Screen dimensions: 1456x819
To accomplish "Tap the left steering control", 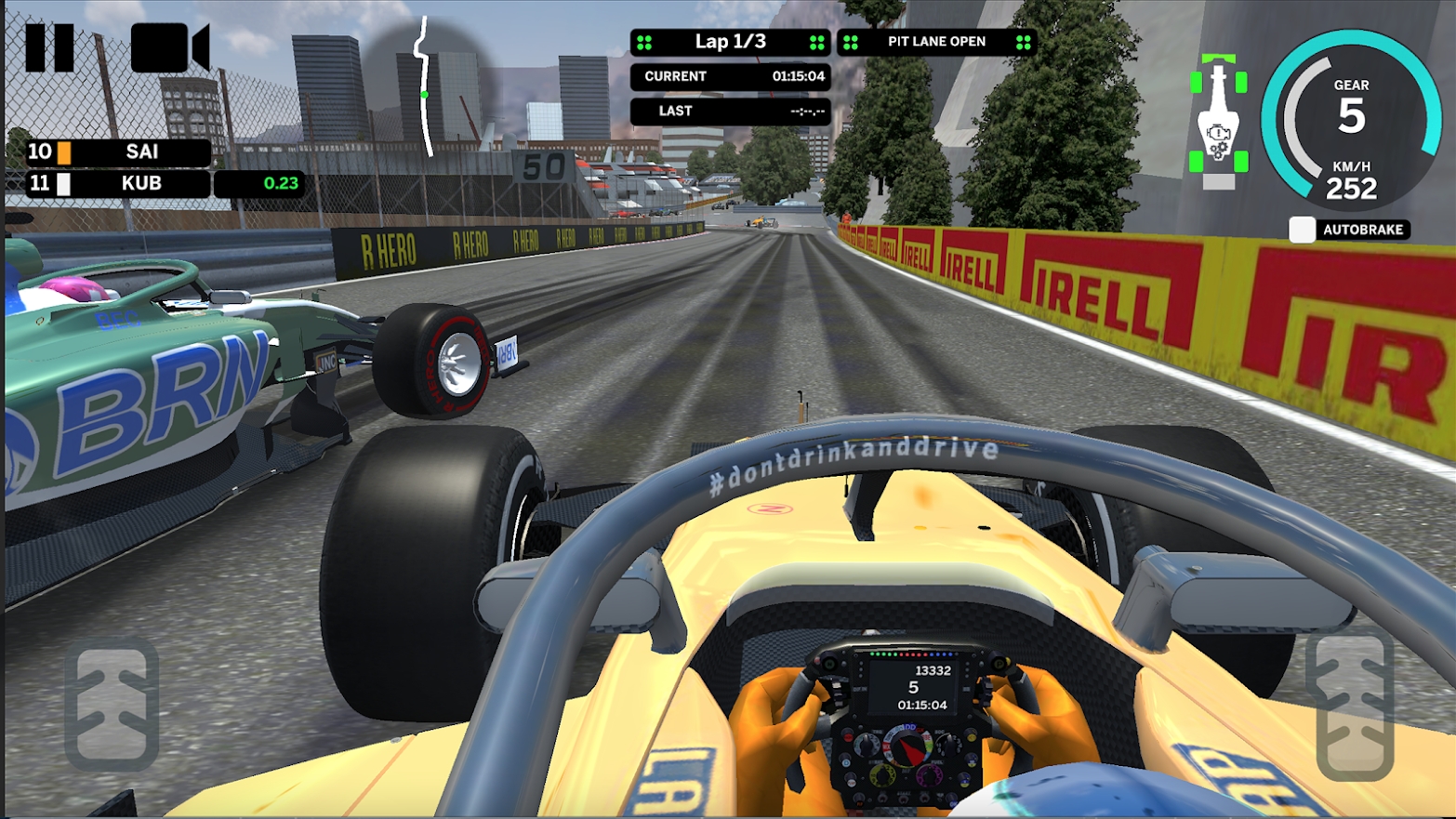I will 112,705.
